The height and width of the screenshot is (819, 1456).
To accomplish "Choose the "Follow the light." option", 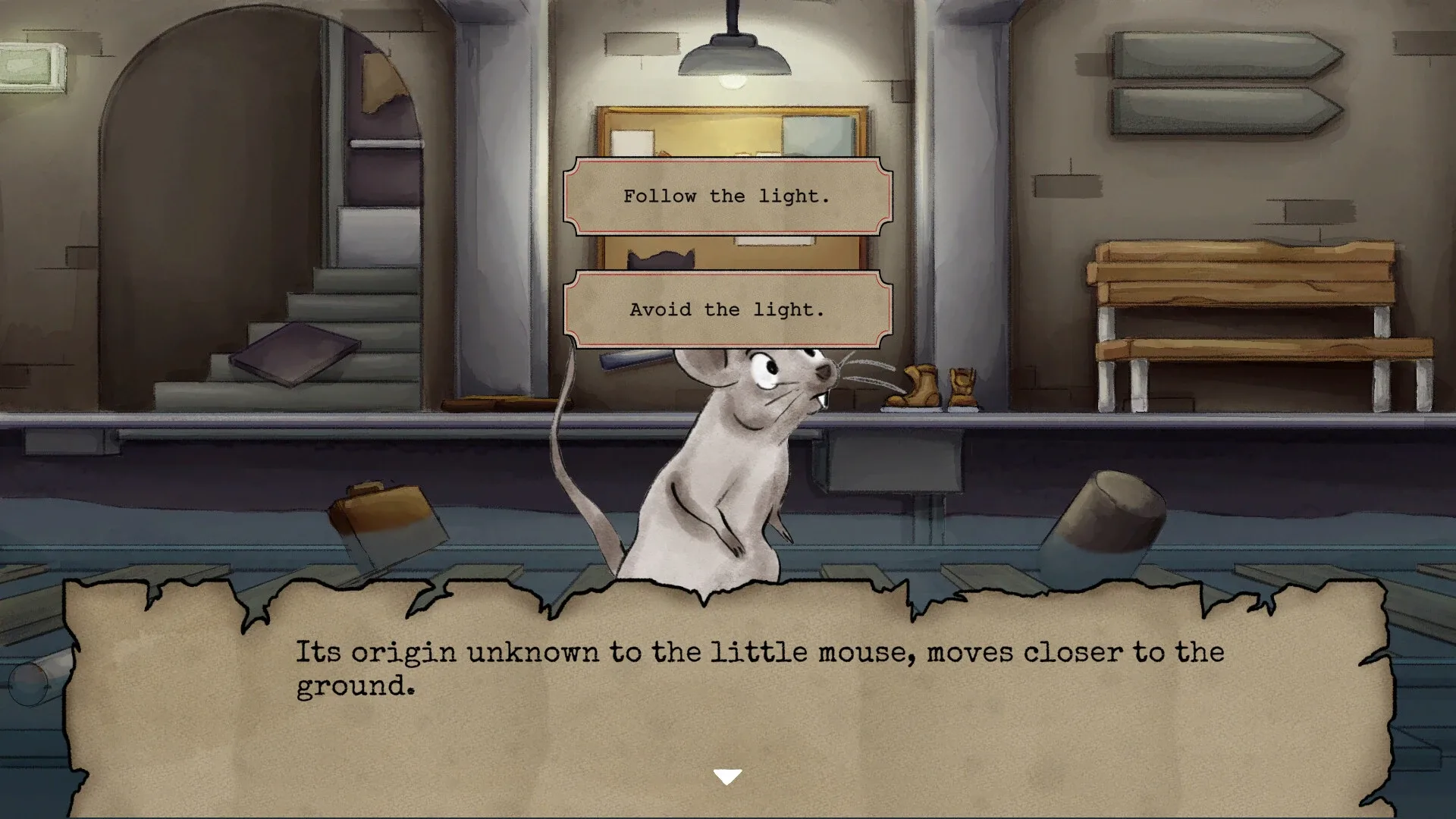I will tap(727, 196).
